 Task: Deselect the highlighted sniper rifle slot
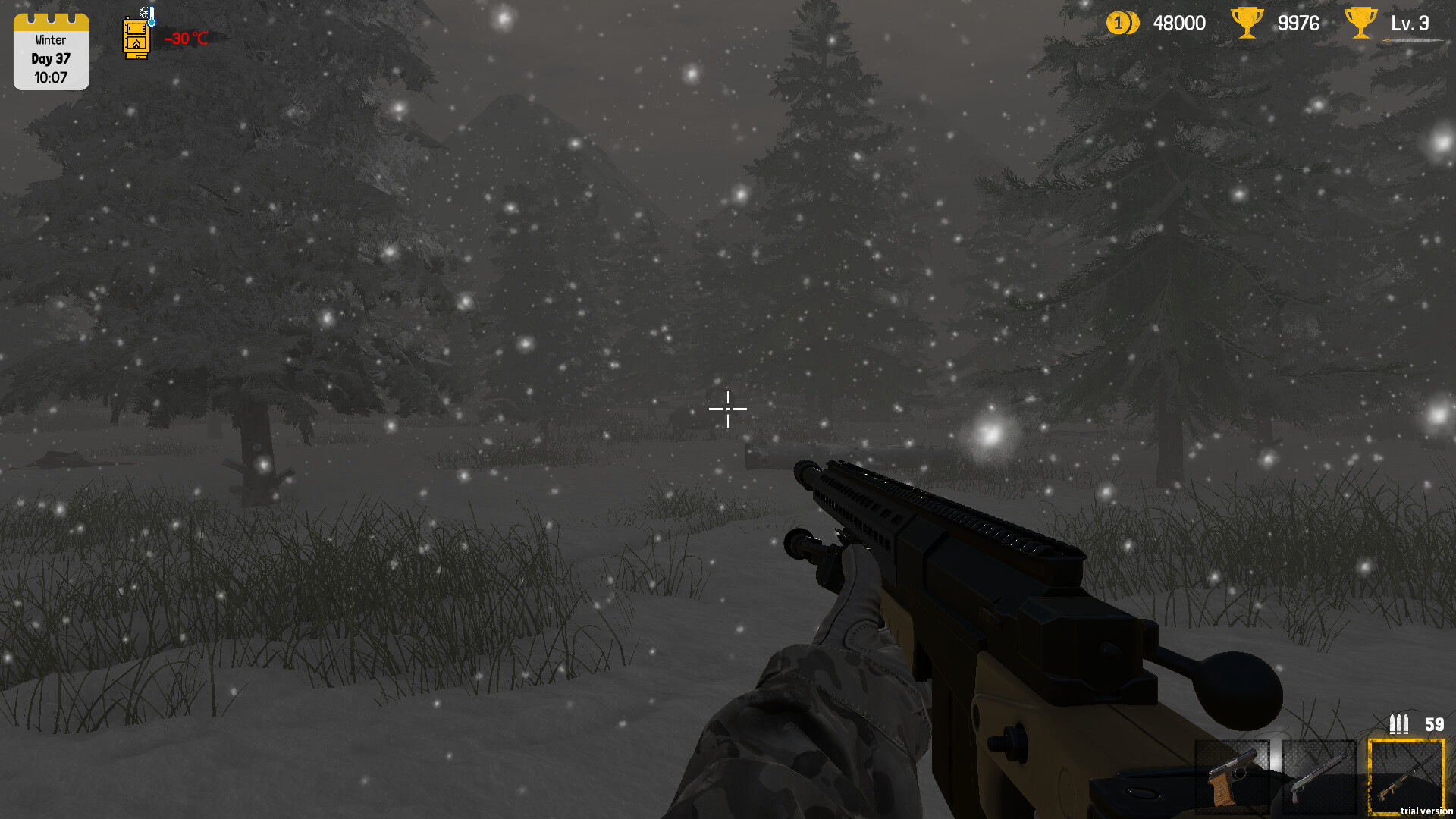tap(1406, 775)
